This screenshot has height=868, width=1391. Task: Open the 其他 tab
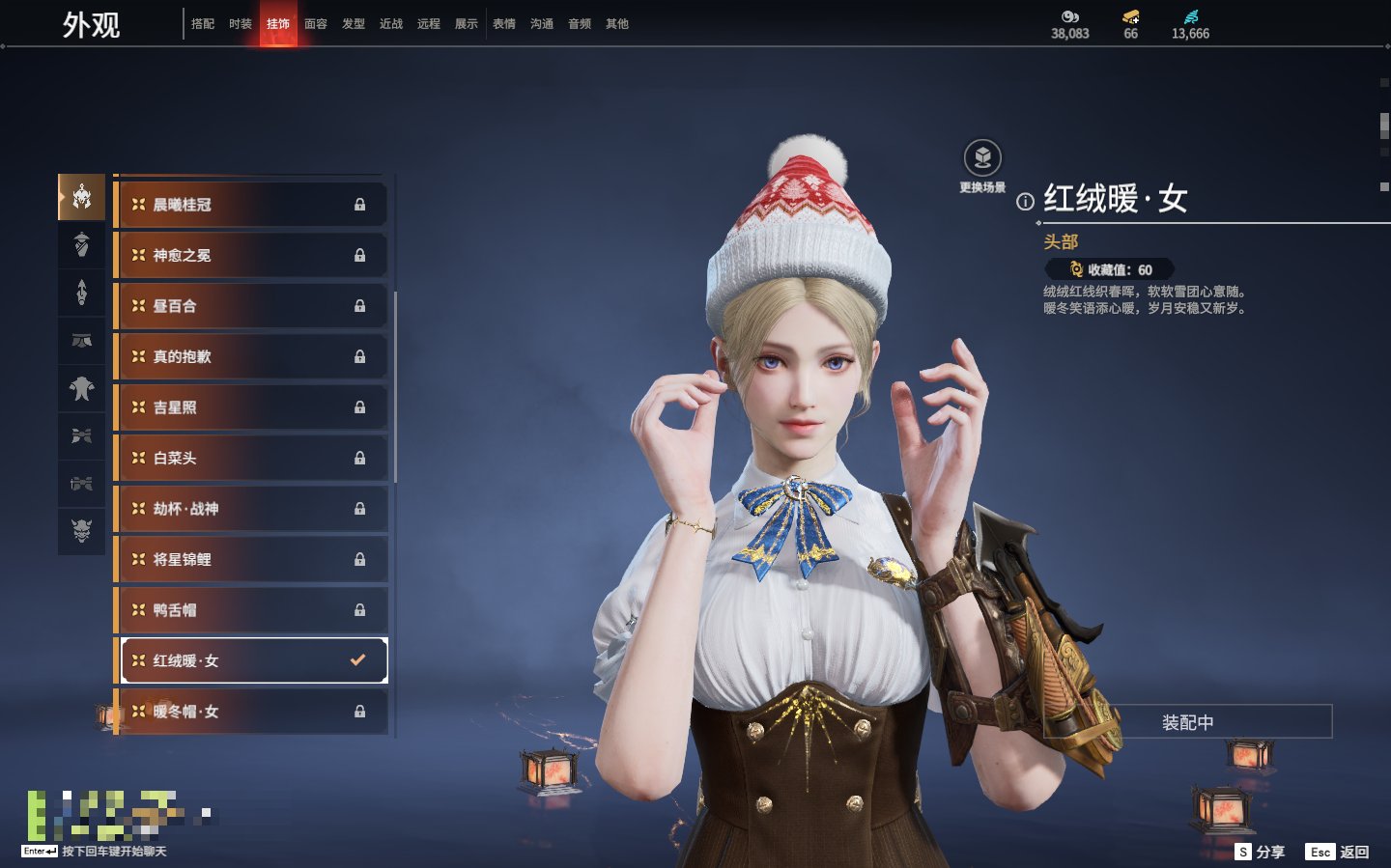tap(617, 24)
